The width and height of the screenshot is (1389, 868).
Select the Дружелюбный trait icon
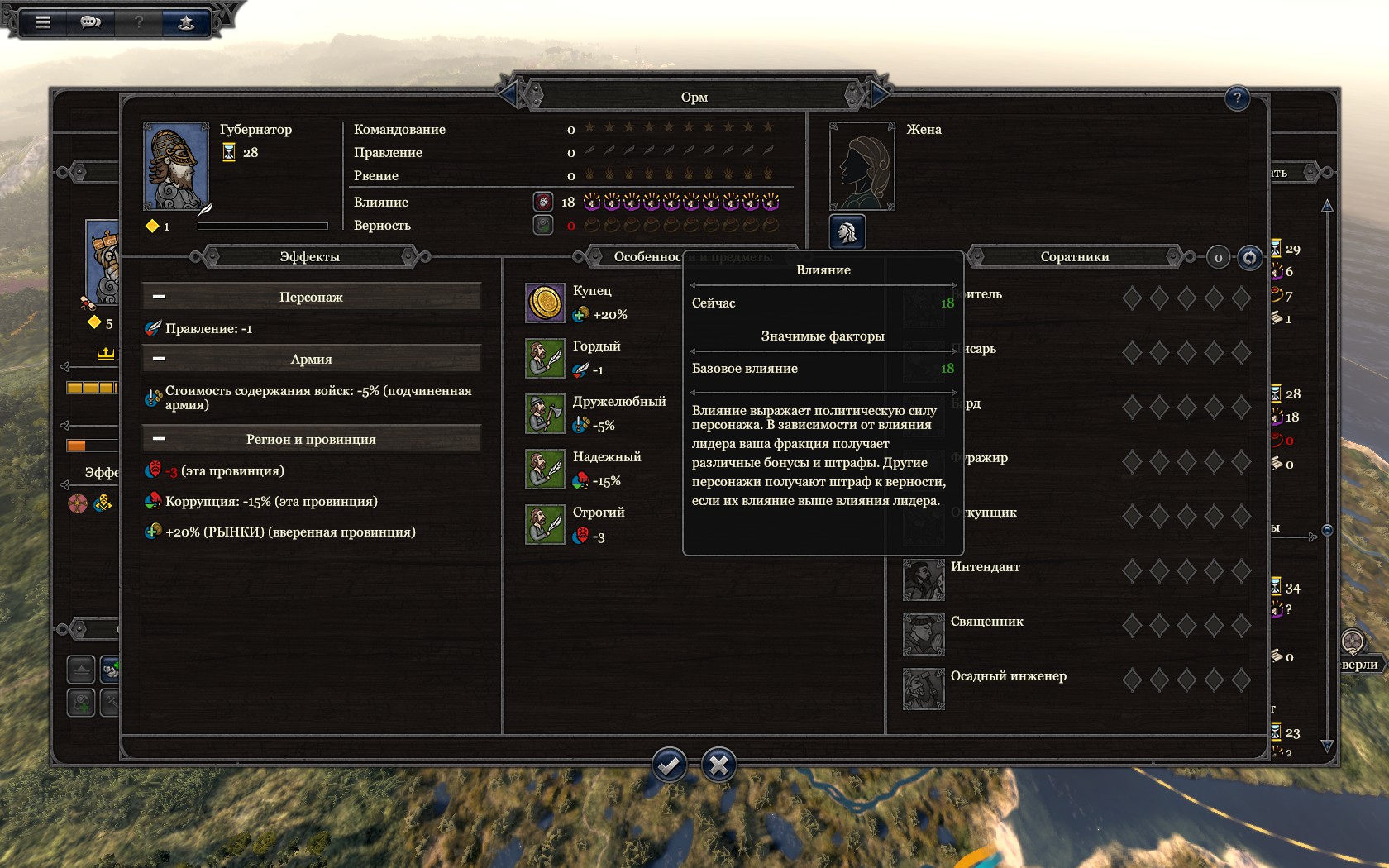545,413
